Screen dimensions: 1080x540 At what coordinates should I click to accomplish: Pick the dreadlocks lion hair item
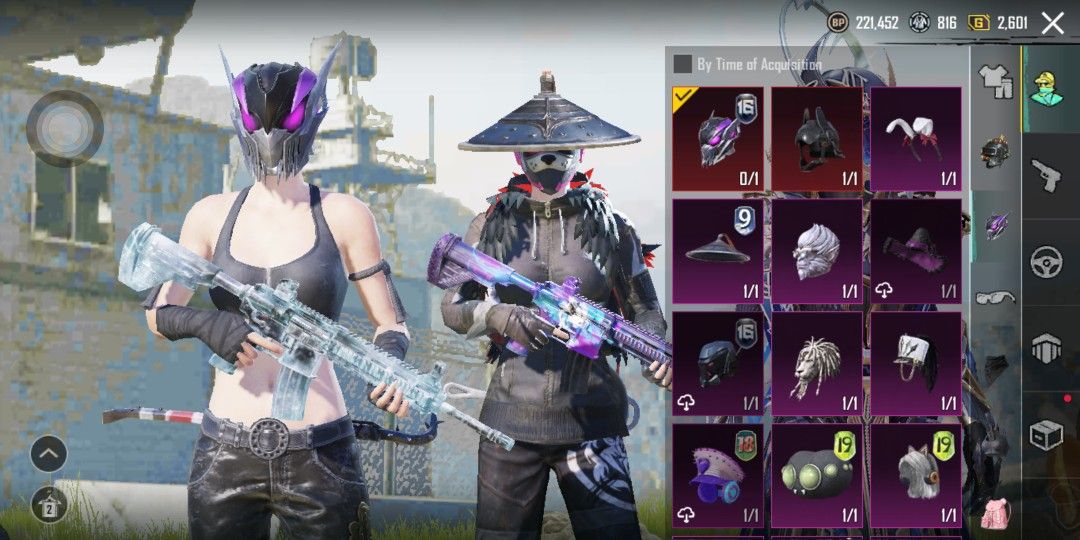tap(816, 362)
